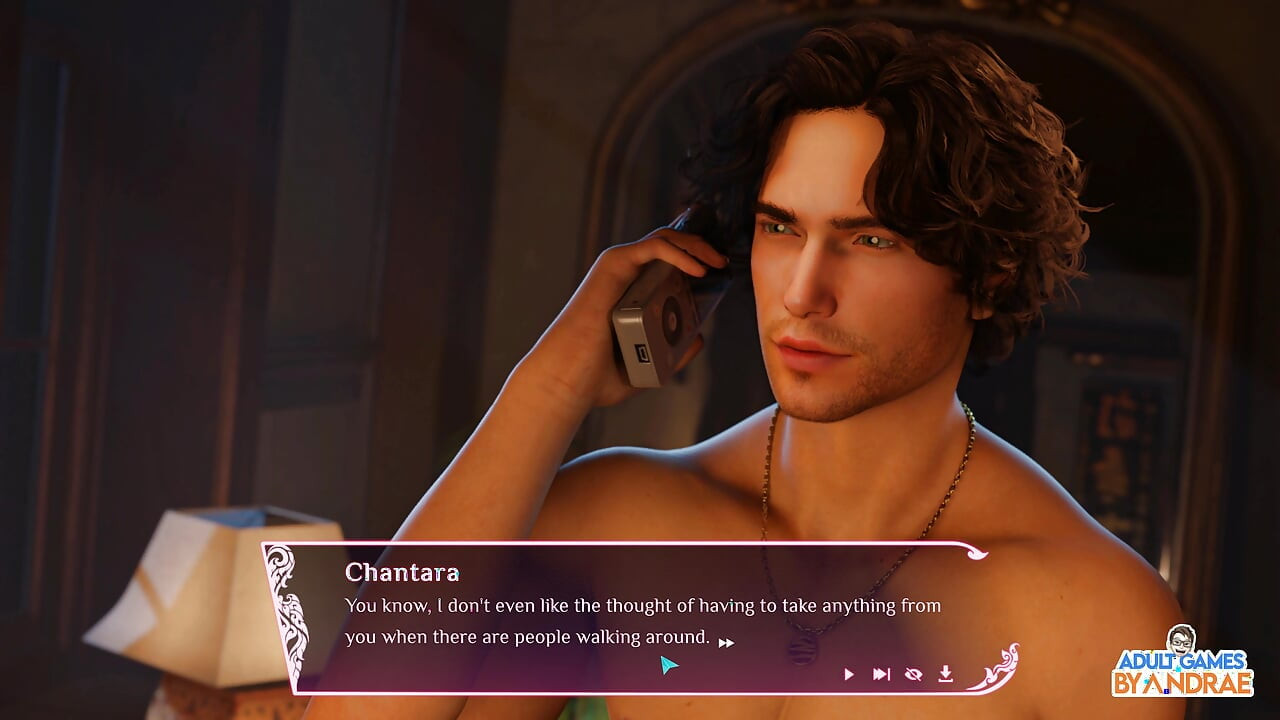
Task: Enable auto-play mode in the quick menu
Action: [x=847, y=674]
